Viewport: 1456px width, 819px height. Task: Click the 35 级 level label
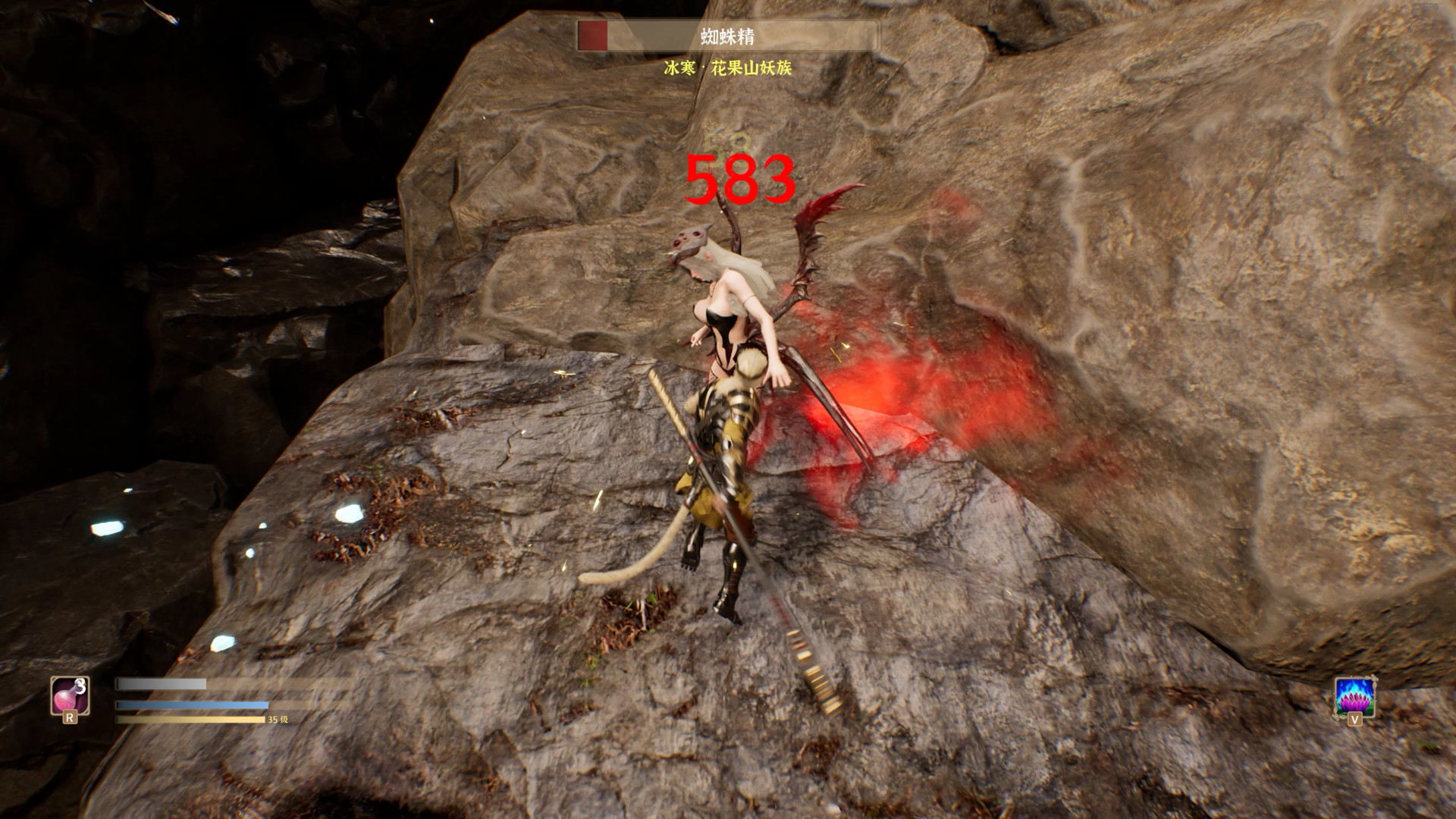(276, 719)
